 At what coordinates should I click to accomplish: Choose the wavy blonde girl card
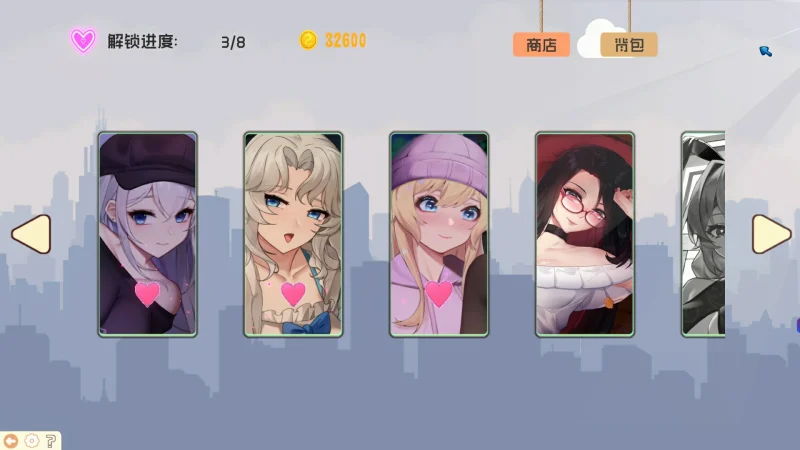(x=293, y=234)
